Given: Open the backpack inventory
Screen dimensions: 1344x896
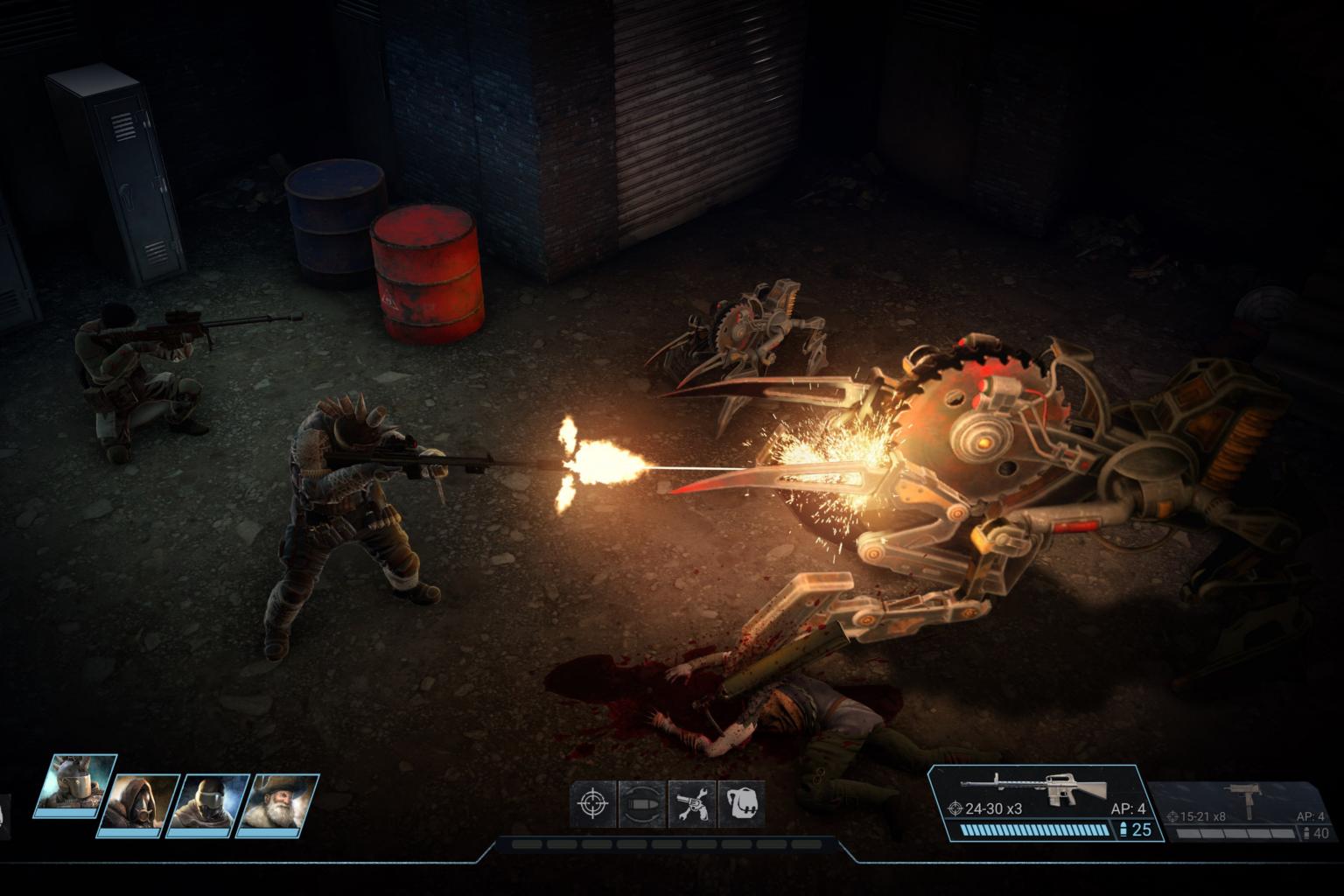Looking at the screenshot, I should point(742,803).
